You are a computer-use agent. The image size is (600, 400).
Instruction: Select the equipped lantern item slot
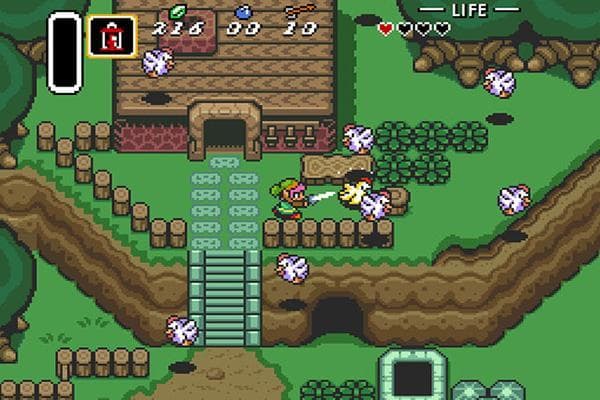click(x=112, y=37)
